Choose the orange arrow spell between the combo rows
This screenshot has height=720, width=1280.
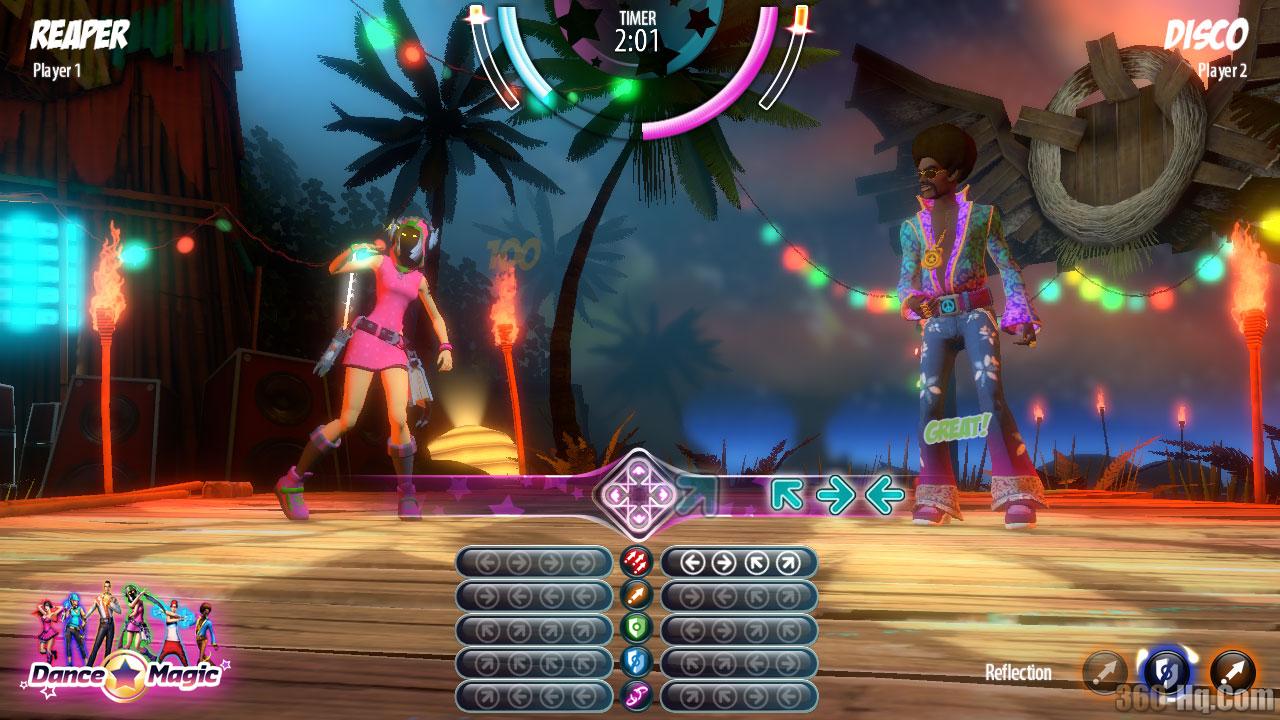pos(636,596)
